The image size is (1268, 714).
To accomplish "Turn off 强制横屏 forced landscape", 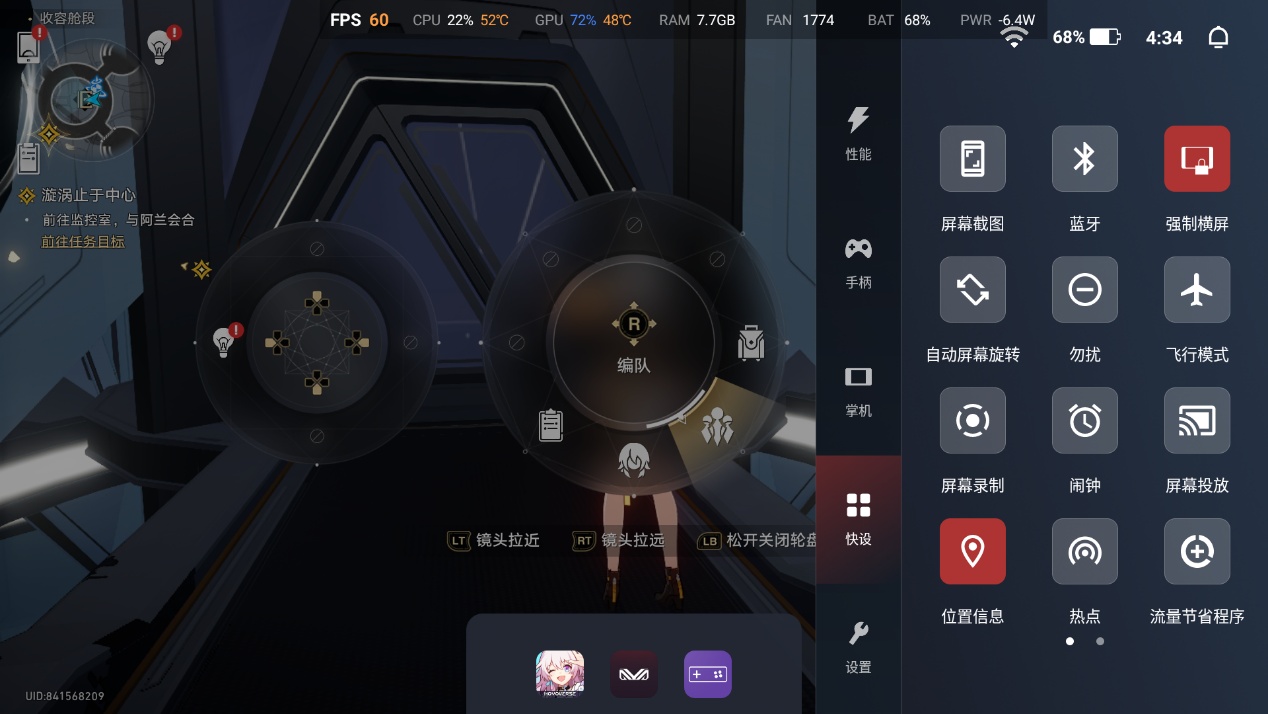I will pyautogui.click(x=1196, y=159).
